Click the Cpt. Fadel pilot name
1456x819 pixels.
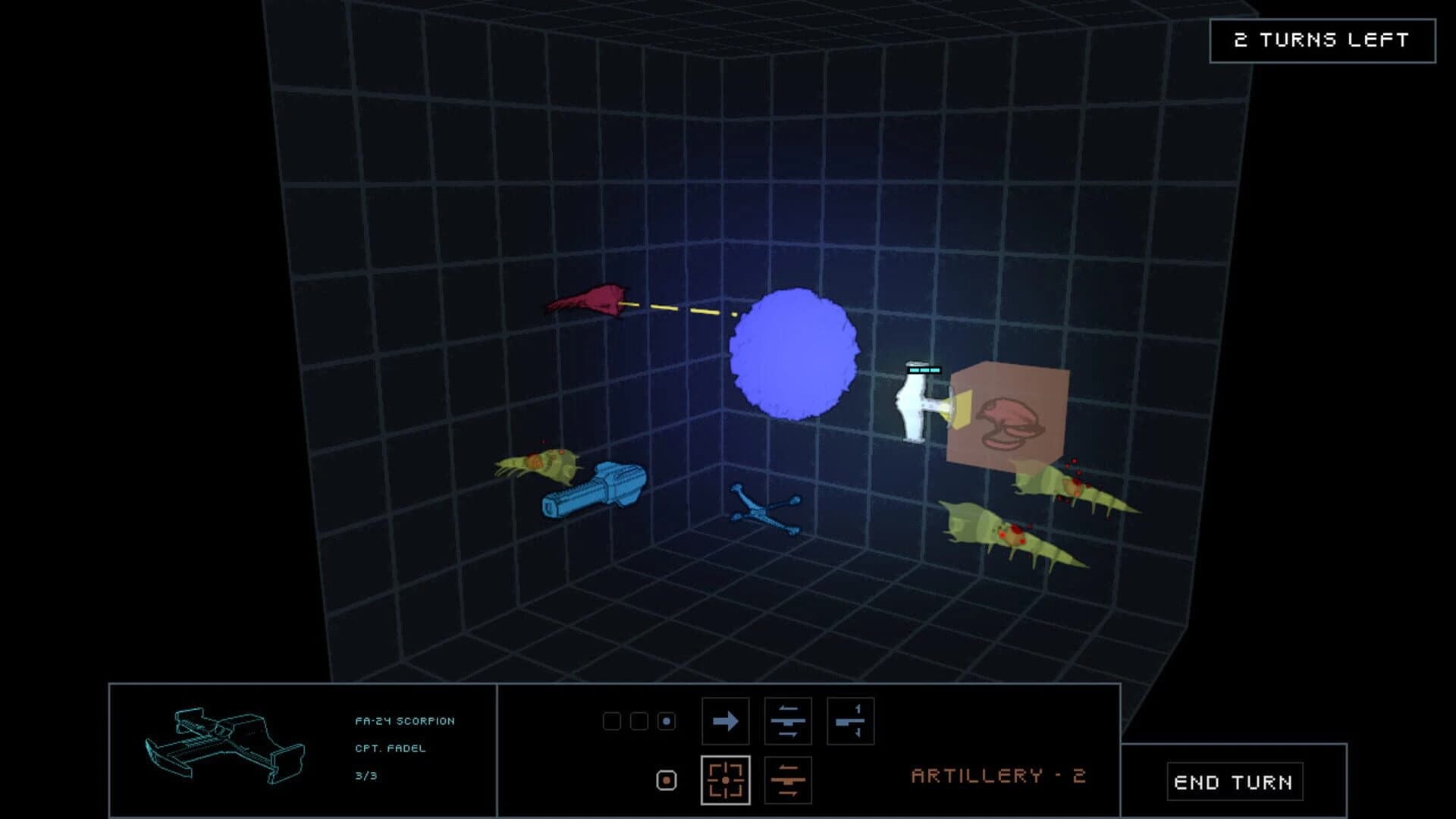coord(389,748)
